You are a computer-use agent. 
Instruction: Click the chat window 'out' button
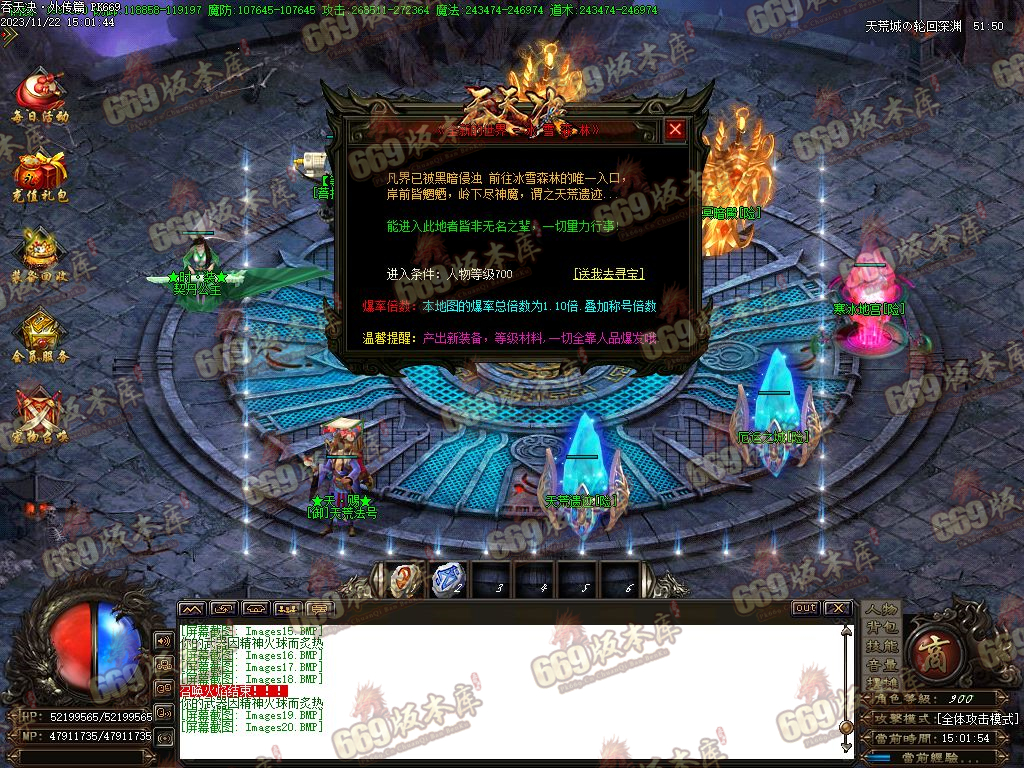point(805,608)
